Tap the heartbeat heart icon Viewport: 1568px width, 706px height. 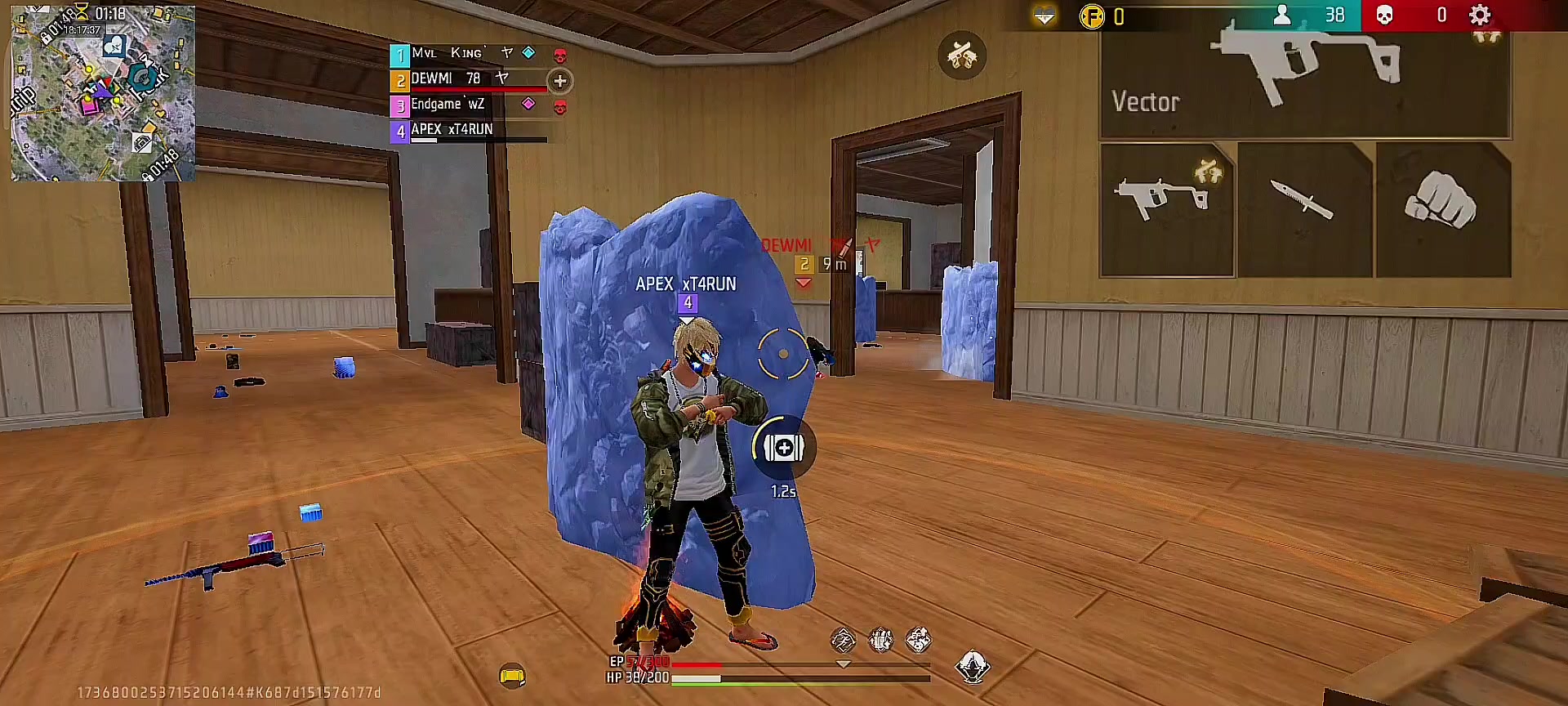tap(1044, 16)
